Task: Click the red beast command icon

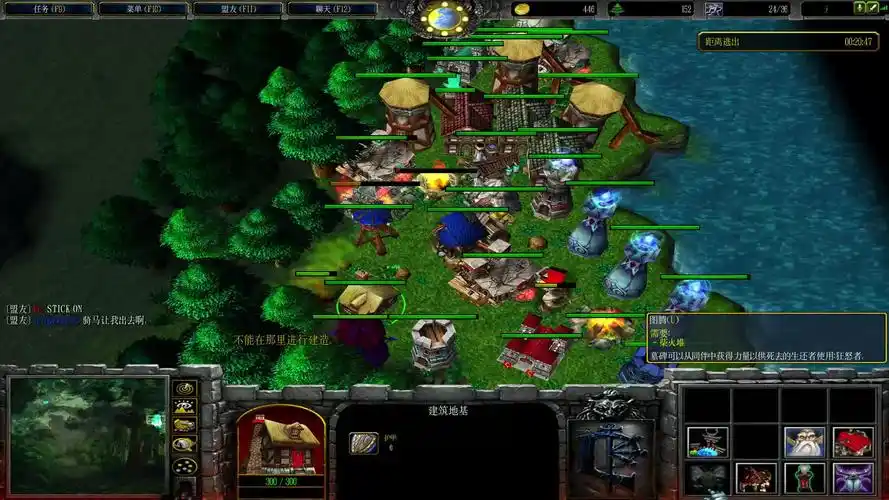Action: pos(755,478)
